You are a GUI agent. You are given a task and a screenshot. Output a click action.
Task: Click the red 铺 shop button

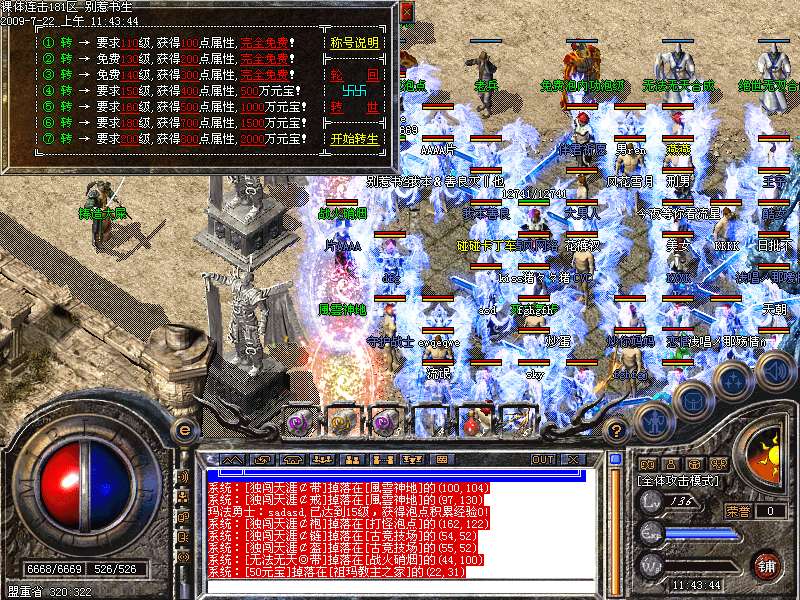(766, 564)
